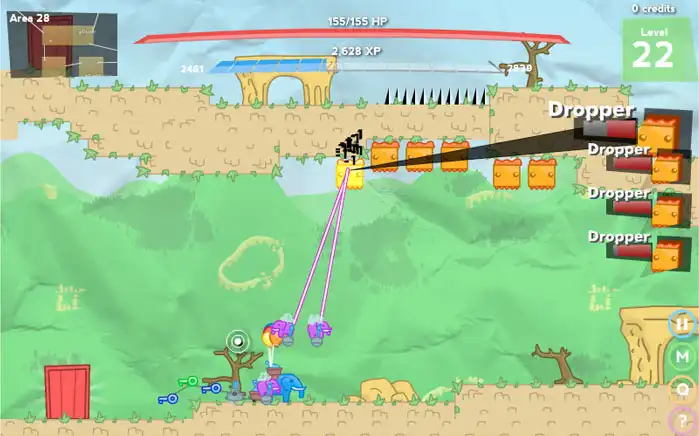Click the orange Q button
699x436 pixels.
682,389
